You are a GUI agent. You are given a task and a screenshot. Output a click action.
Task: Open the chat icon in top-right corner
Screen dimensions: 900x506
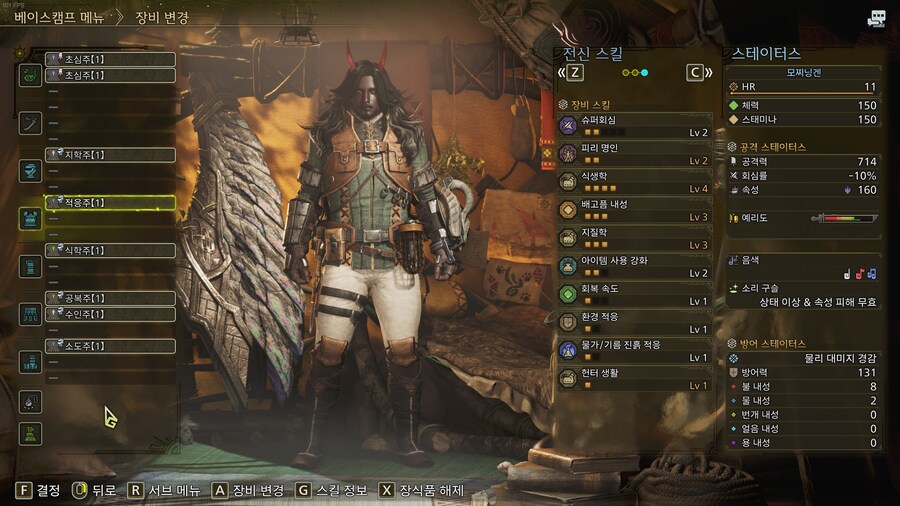click(x=876, y=18)
